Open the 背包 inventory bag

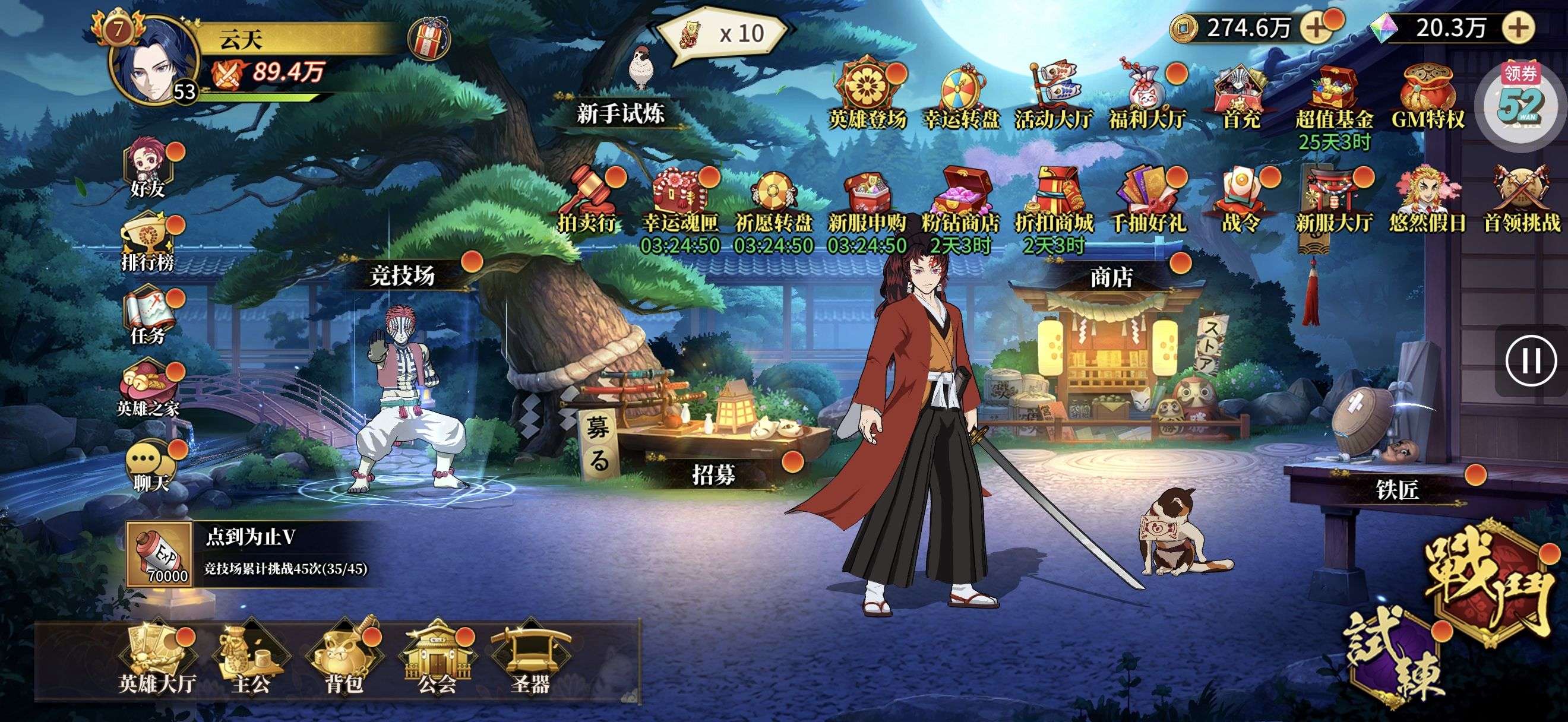[344, 658]
